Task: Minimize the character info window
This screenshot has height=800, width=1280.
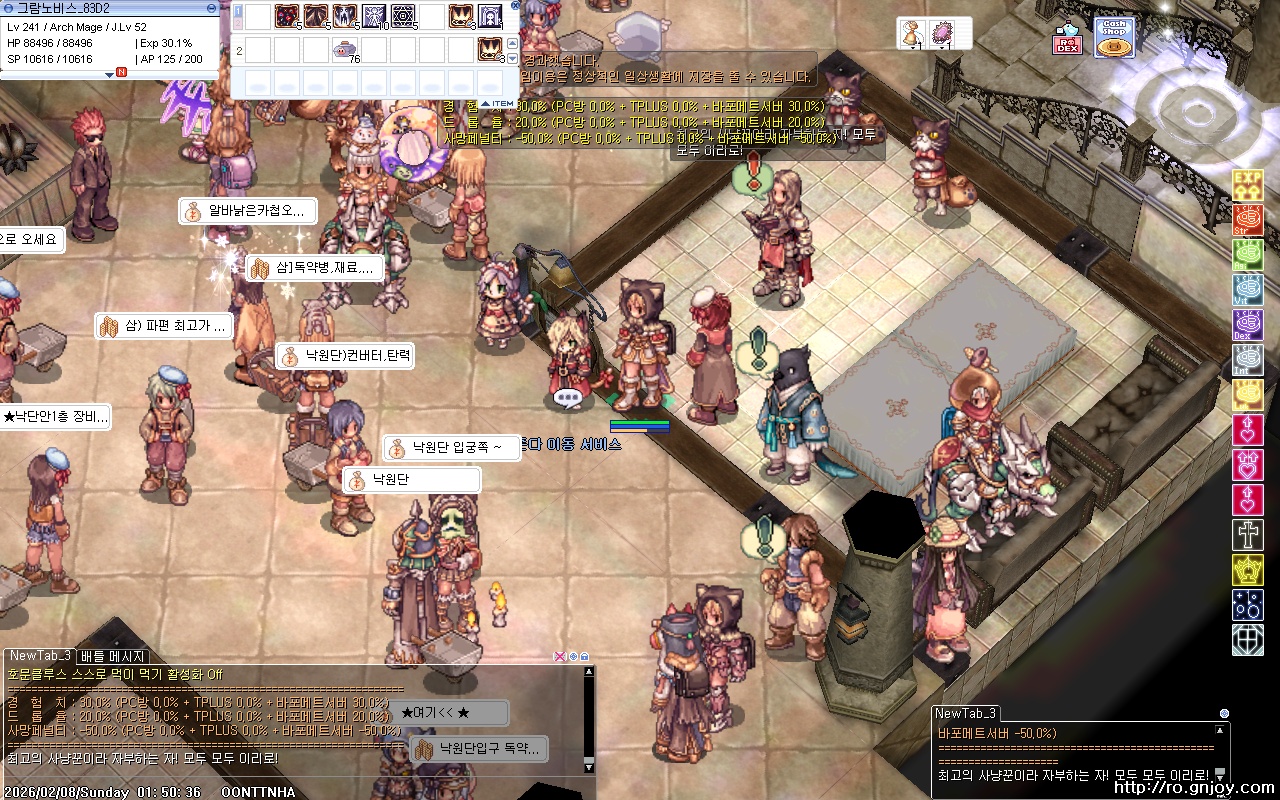Action: tap(211, 7)
